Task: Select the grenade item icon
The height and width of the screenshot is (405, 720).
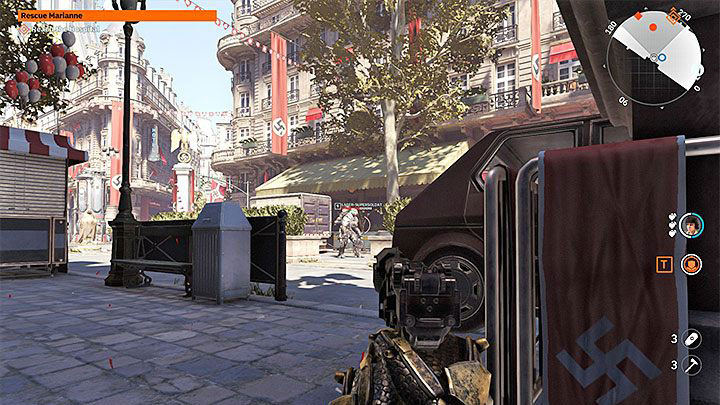Action: [690, 339]
